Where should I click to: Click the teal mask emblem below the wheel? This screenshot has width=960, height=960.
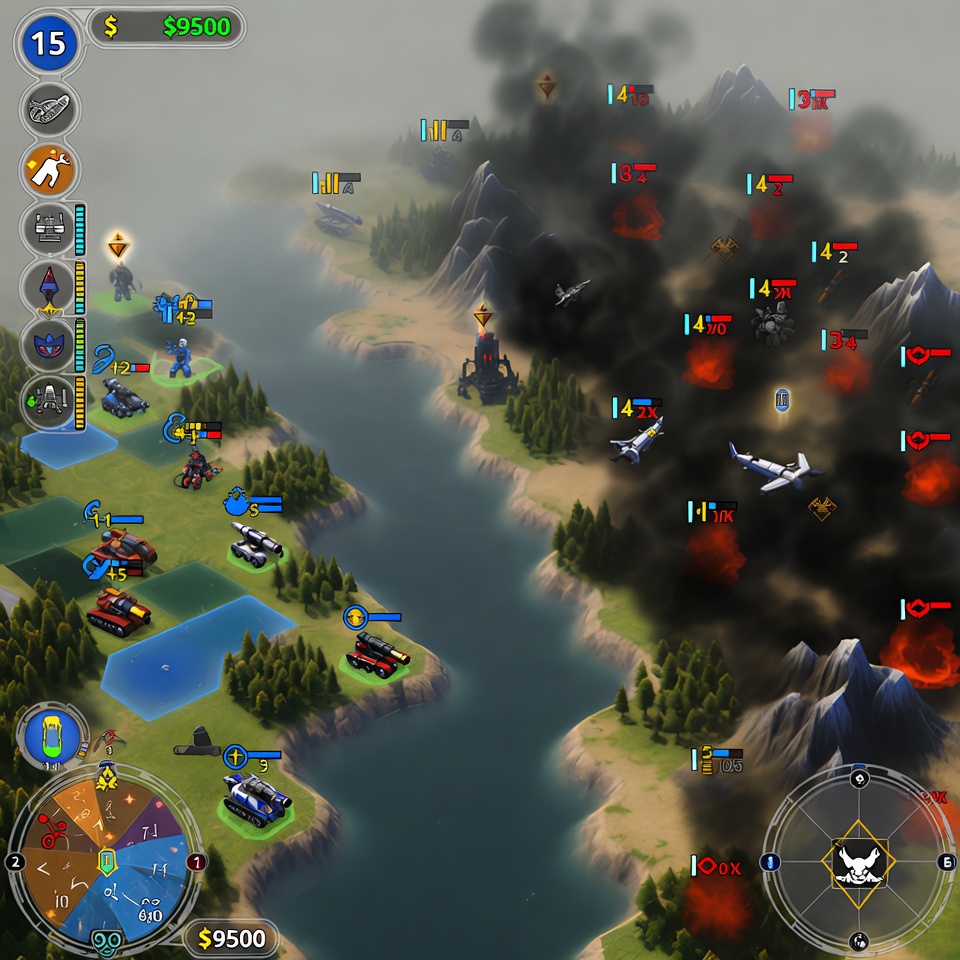(106, 942)
